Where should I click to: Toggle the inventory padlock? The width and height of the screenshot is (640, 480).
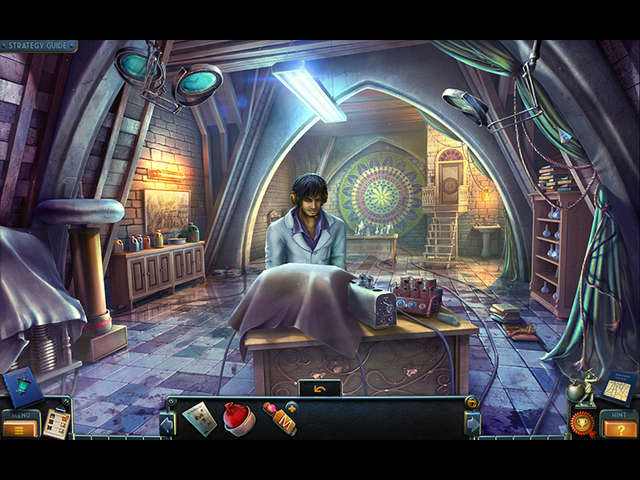coord(472,402)
